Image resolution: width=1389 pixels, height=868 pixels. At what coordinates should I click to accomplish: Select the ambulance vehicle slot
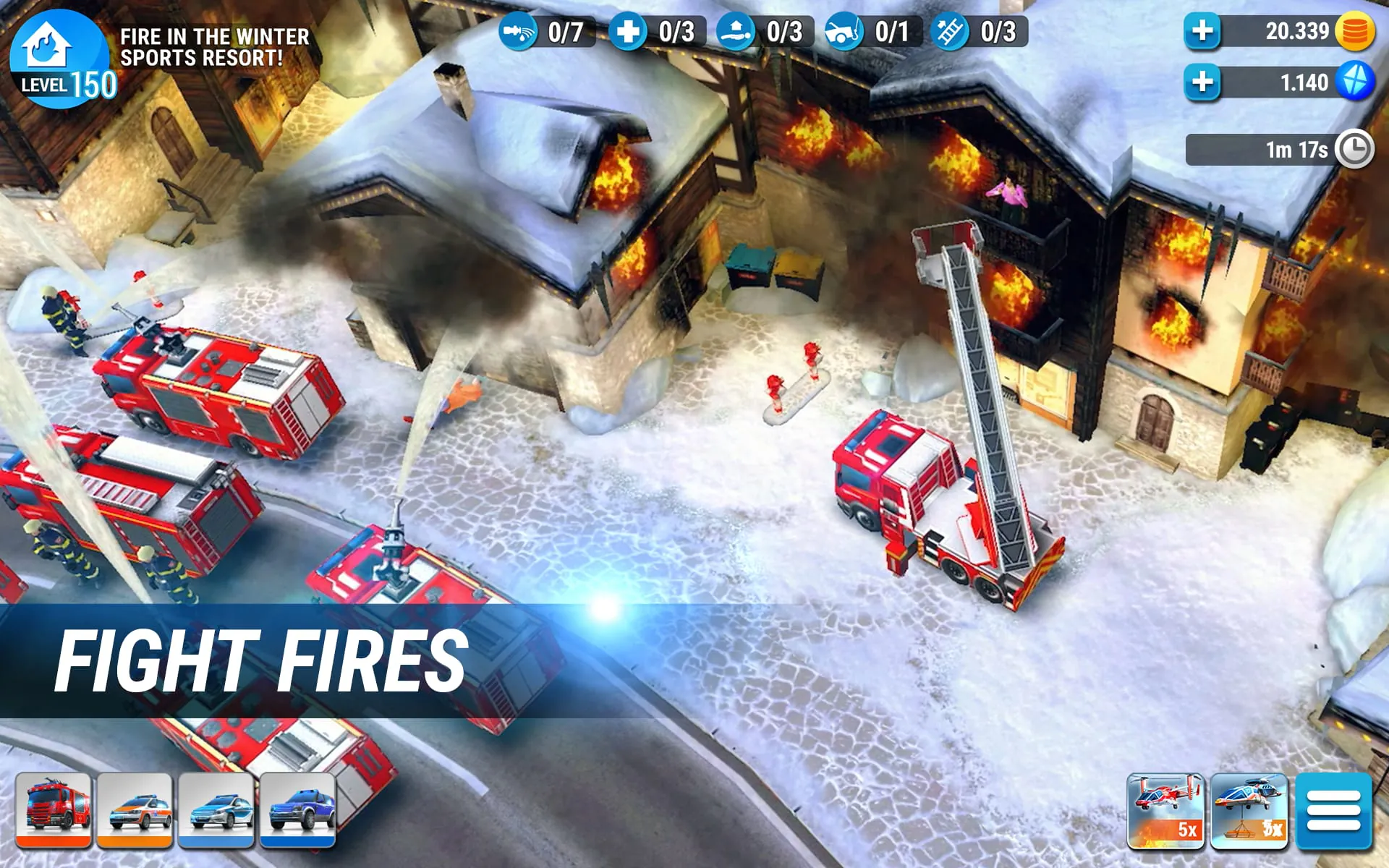135,810
